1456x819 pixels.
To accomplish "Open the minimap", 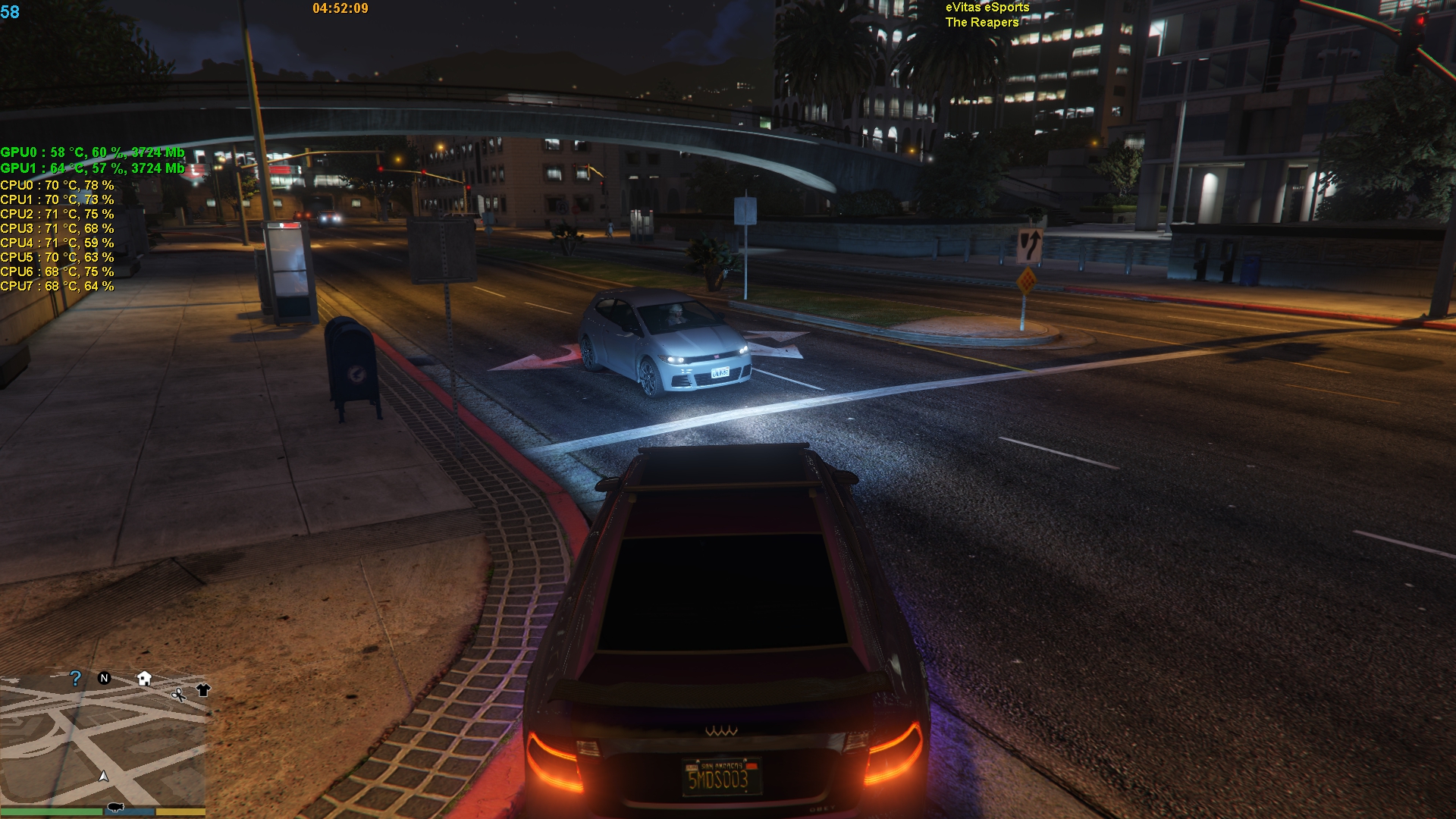I will pyautogui.click(x=103, y=739).
